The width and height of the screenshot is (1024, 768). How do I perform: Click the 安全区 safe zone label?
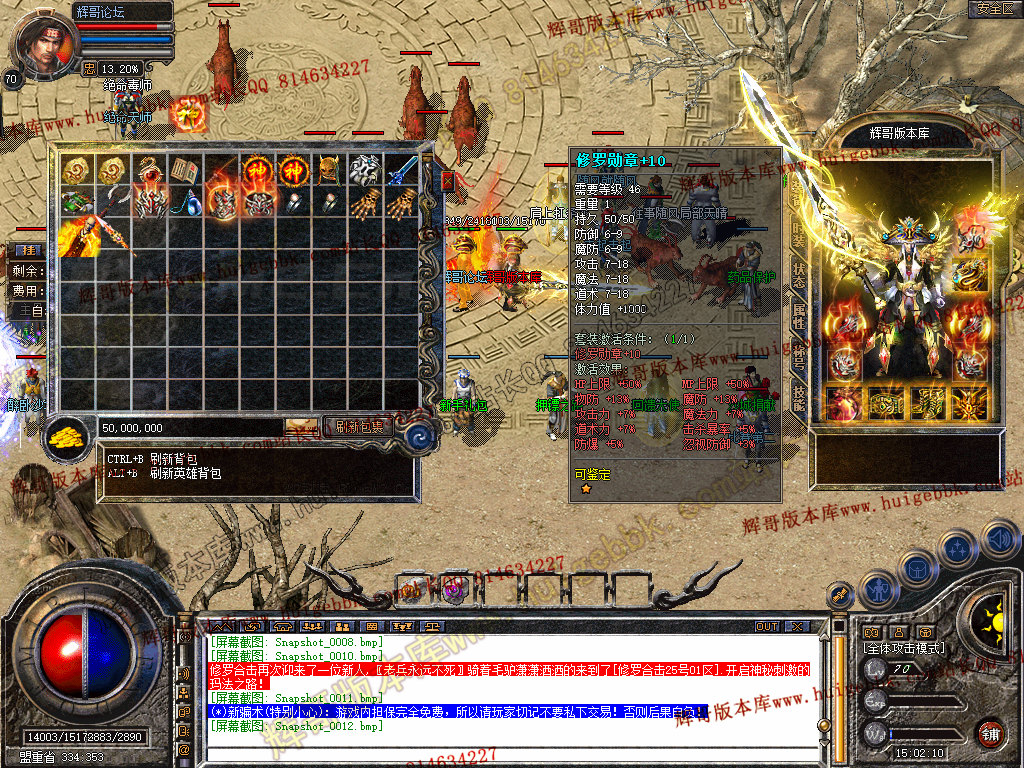994,9
